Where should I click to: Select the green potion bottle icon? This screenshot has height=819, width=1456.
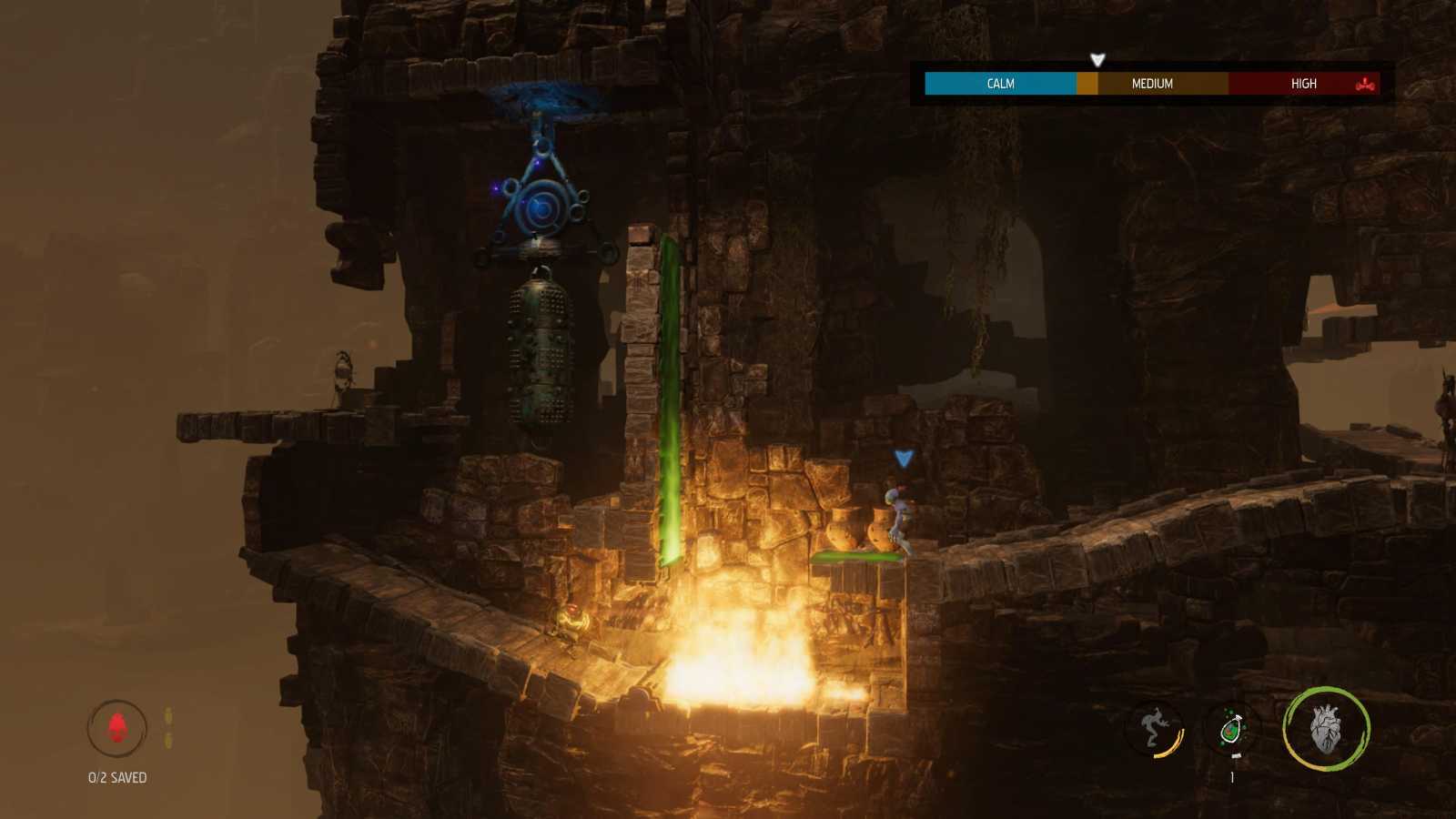pos(1233,728)
